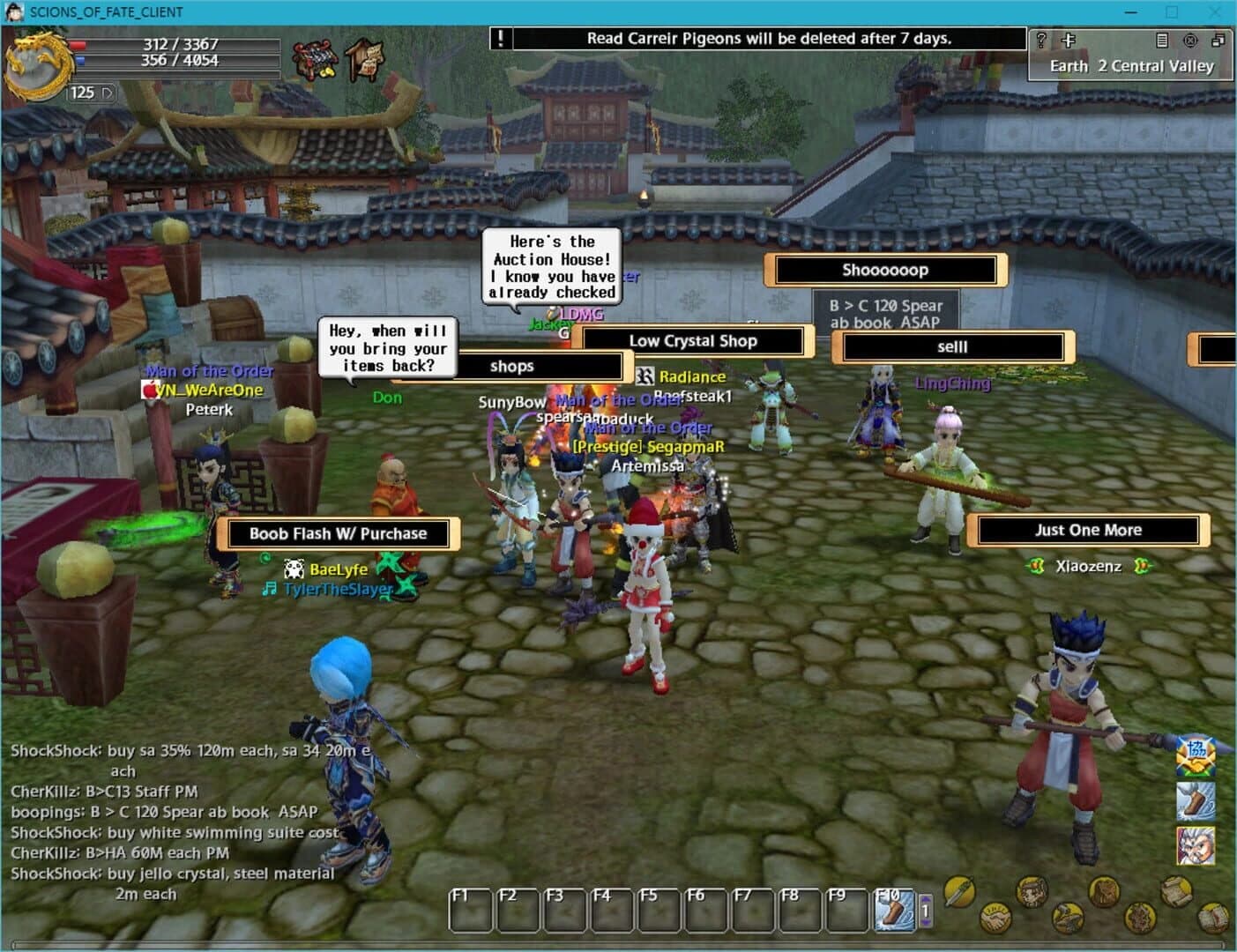Open the coin pouch icon near the hotbar

[x=1104, y=891]
